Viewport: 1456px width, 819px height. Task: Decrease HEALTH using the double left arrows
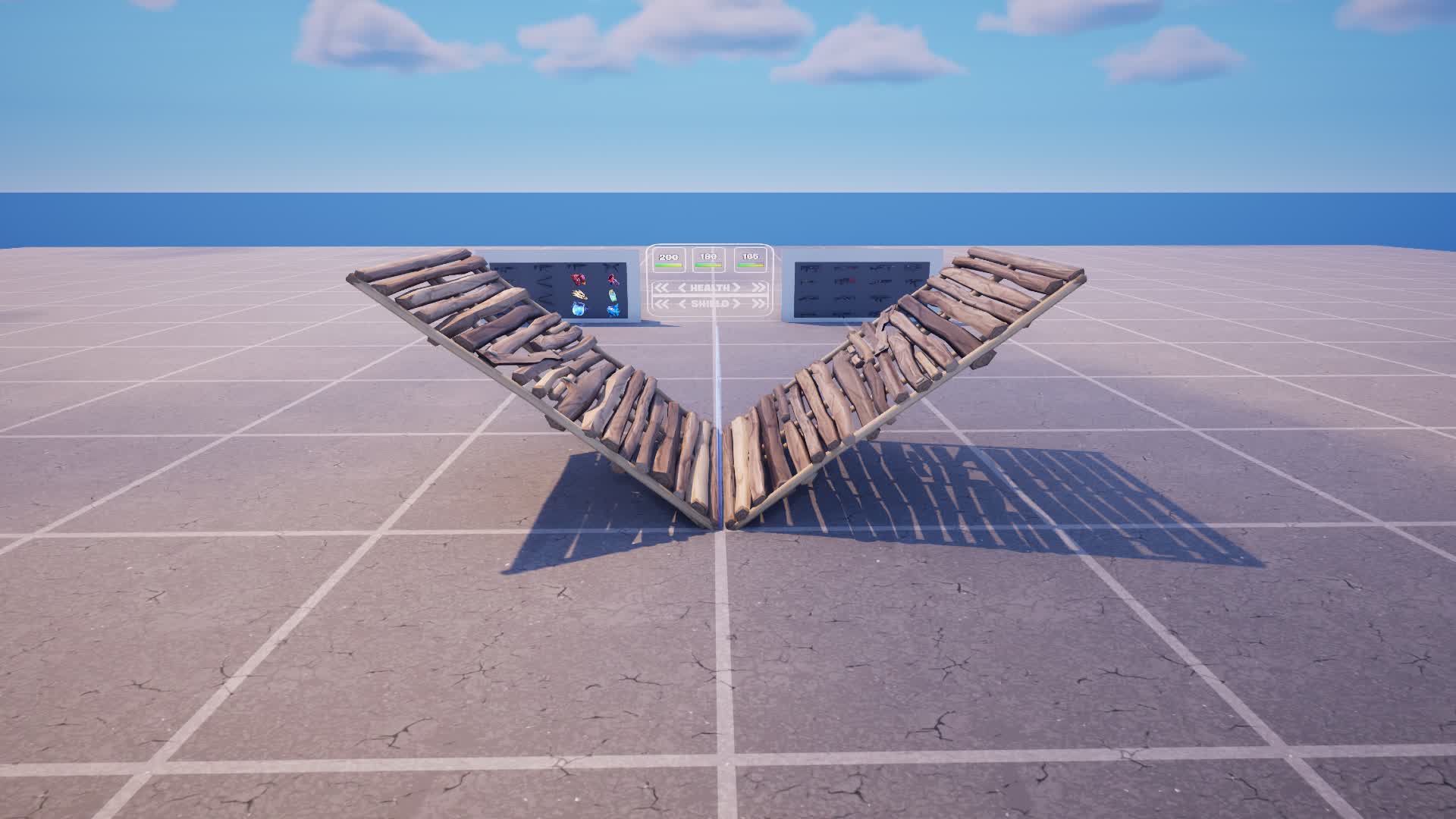tap(661, 287)
